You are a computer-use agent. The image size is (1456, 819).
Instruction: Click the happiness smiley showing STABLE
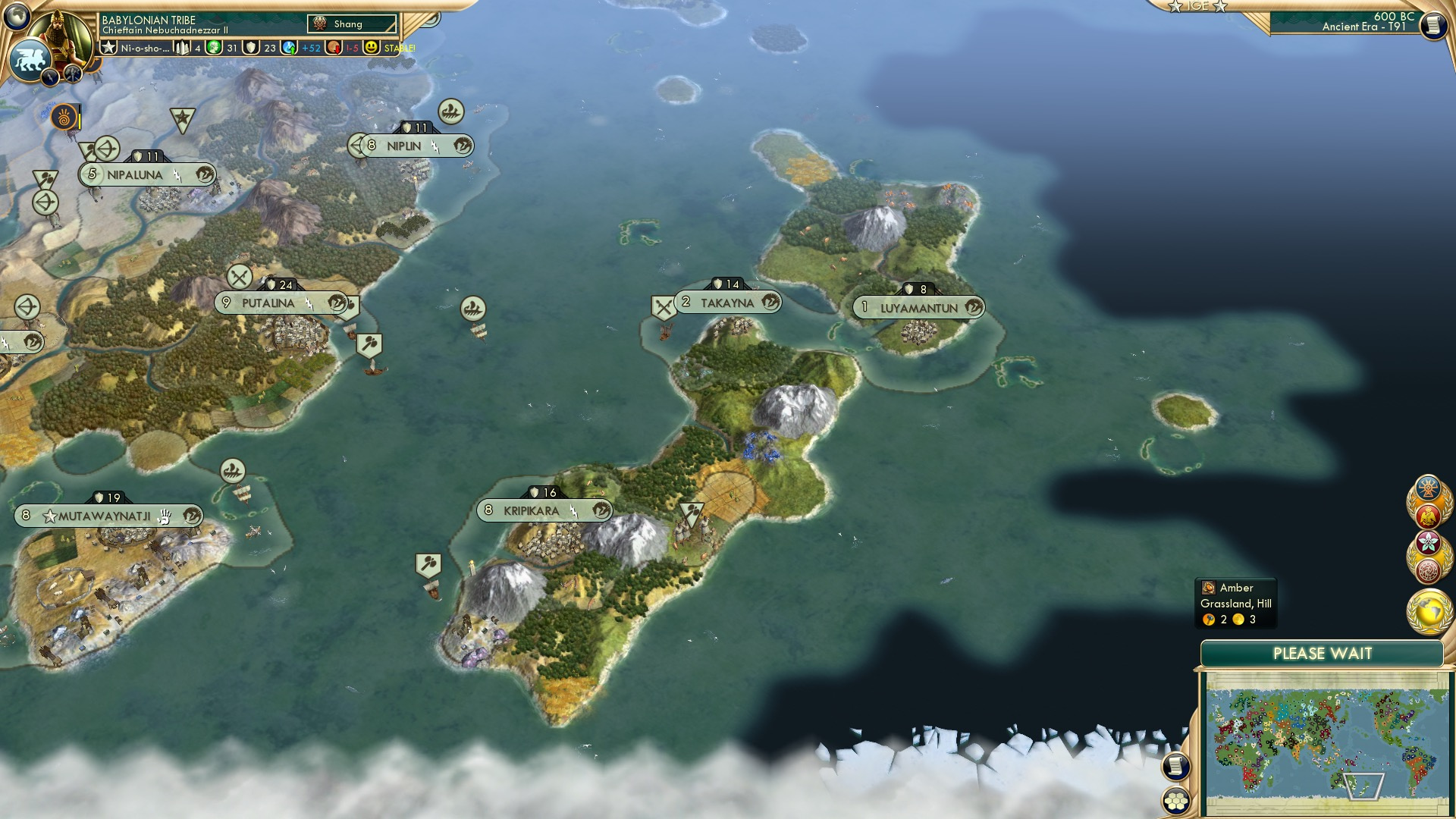[x=370, y=49]
